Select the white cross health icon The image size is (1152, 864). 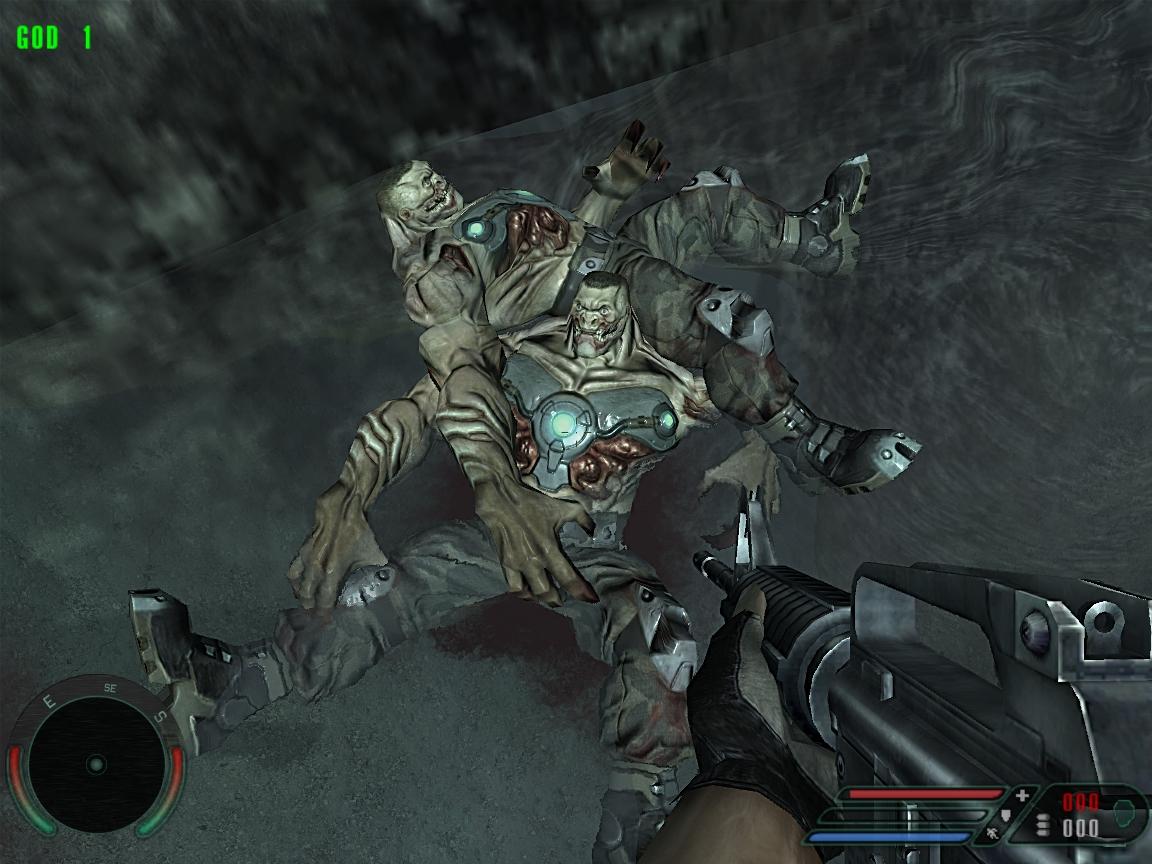[x=1022, y=796]
